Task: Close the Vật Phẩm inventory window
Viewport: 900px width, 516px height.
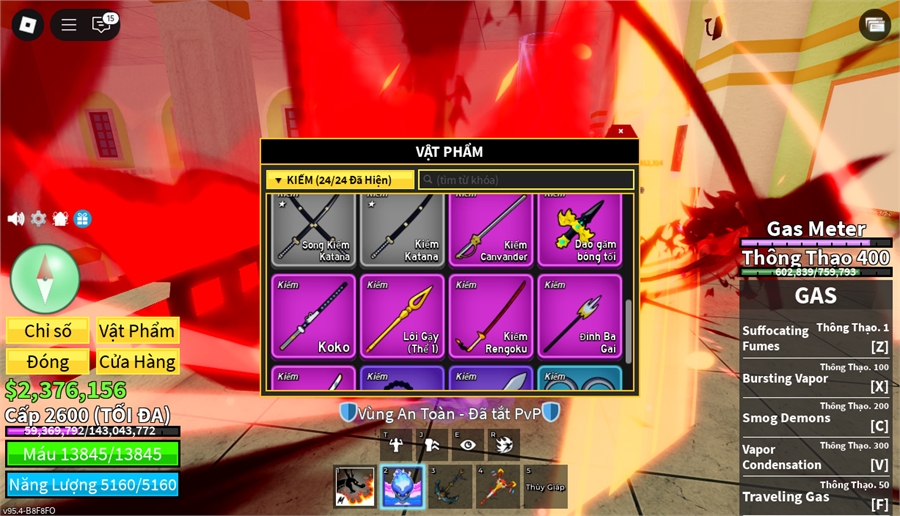Action: pyautogui.click(x=620, y=131)
